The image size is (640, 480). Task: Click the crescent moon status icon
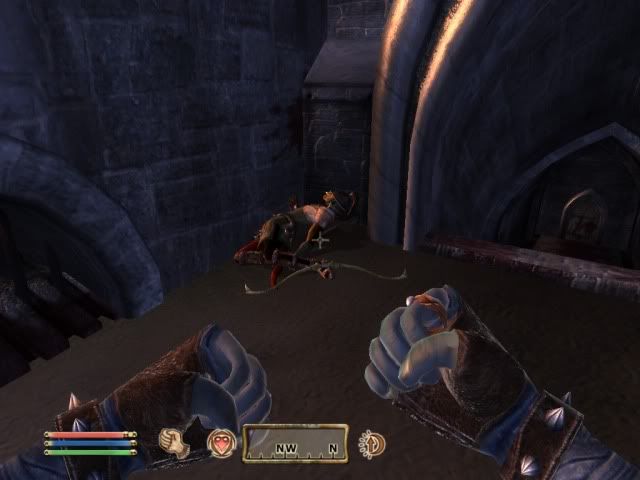pyautogui.click(x=372, y=442)
